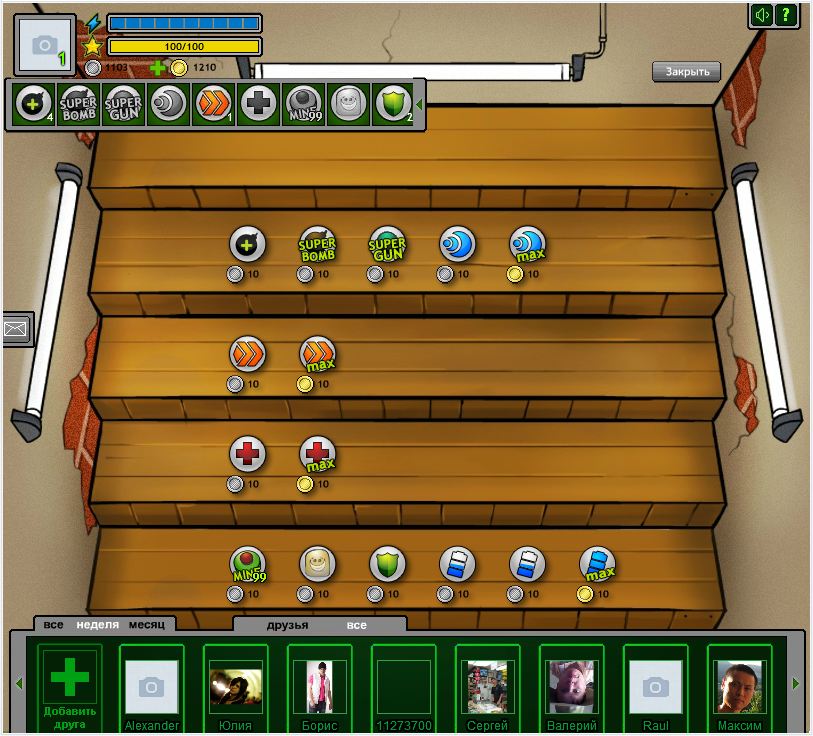The height and width of the screenshot is (736, 813).
Task: Buy the smiley face item on the shelf
Action: [x=317, y=565]
